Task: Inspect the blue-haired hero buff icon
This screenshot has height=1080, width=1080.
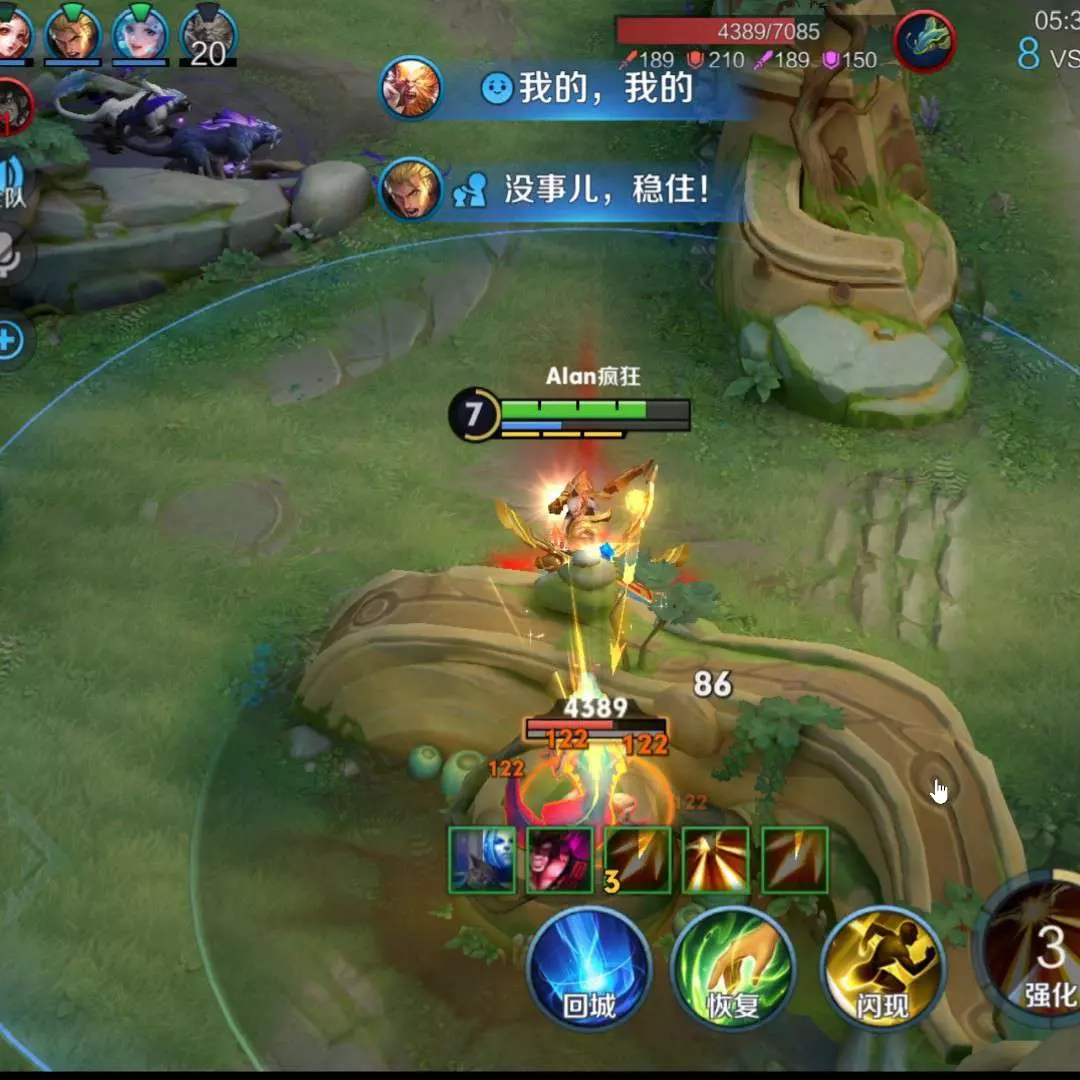Action: (x=482, y=860)
